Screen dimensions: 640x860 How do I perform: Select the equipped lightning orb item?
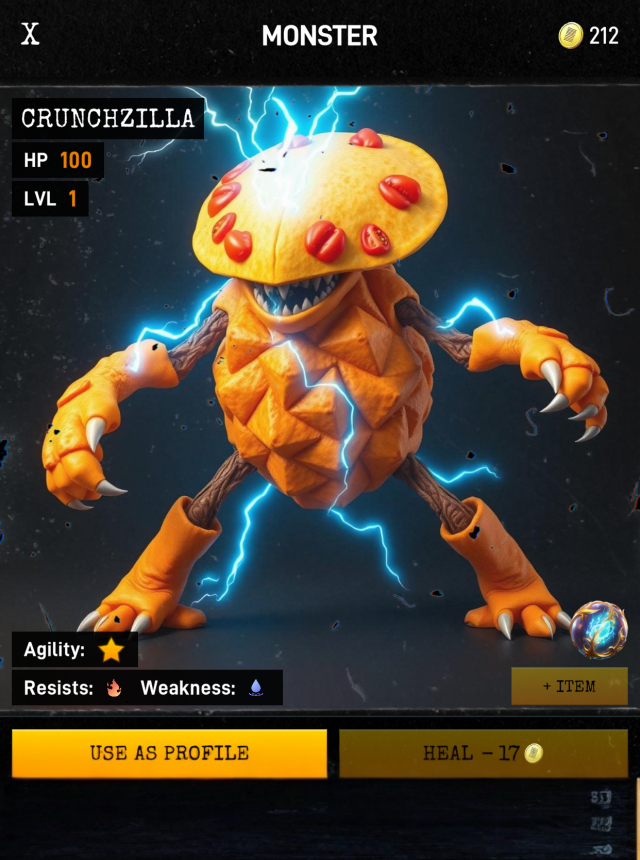[599, 629]
